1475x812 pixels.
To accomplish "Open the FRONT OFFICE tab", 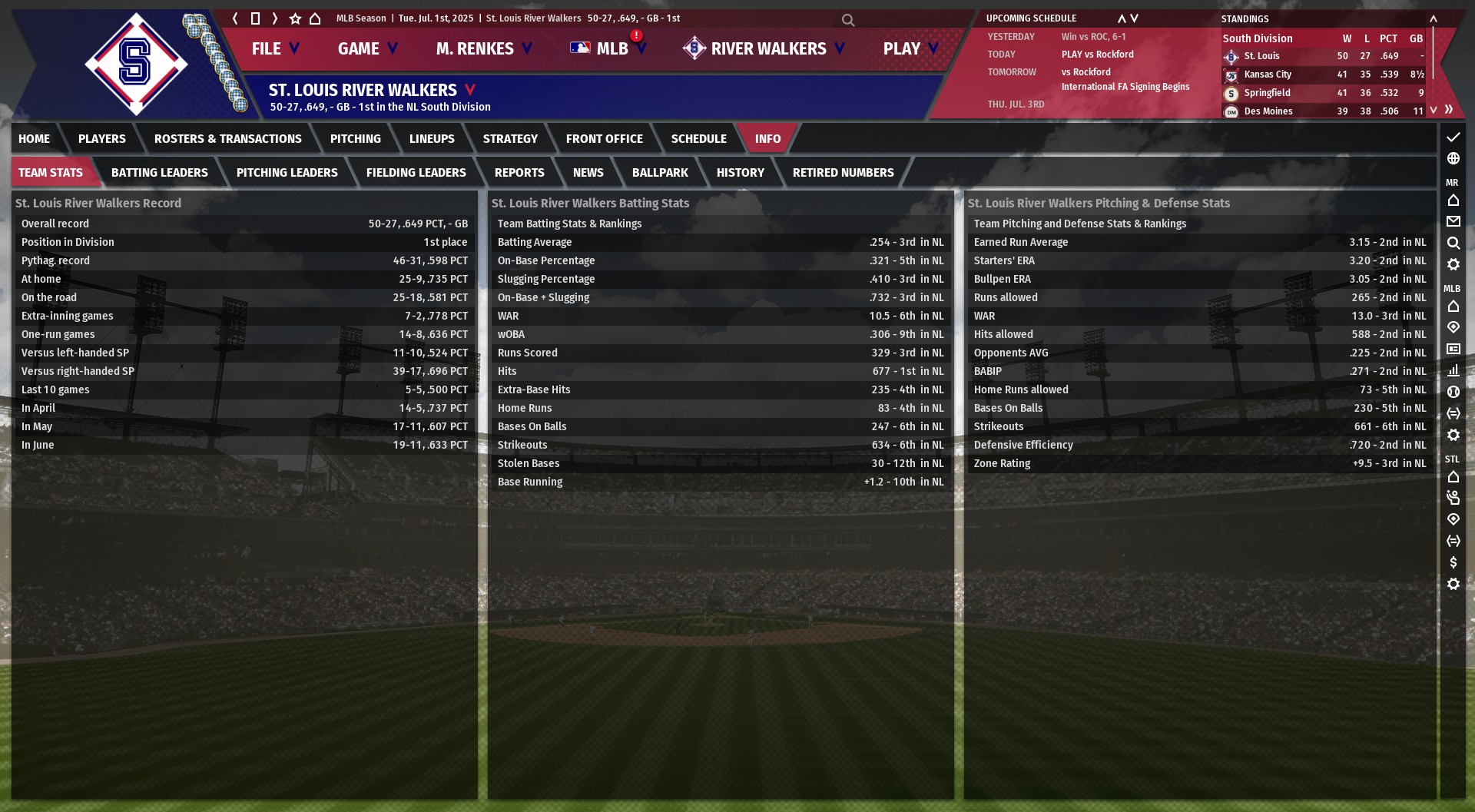I will [x=604, y=139].
